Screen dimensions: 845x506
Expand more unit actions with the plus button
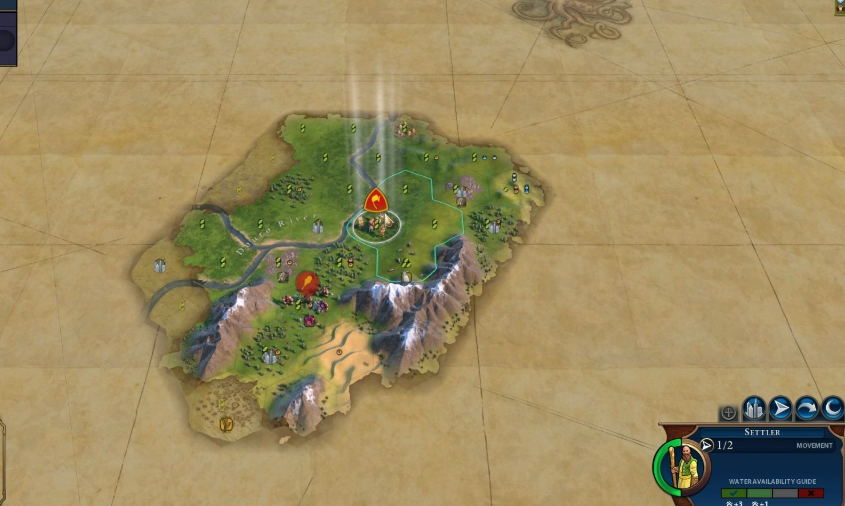click(729, 411)
